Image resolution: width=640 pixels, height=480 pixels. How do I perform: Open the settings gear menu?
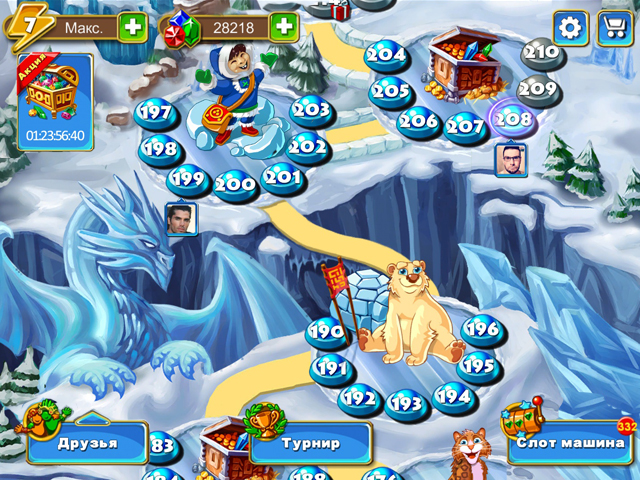570,27
